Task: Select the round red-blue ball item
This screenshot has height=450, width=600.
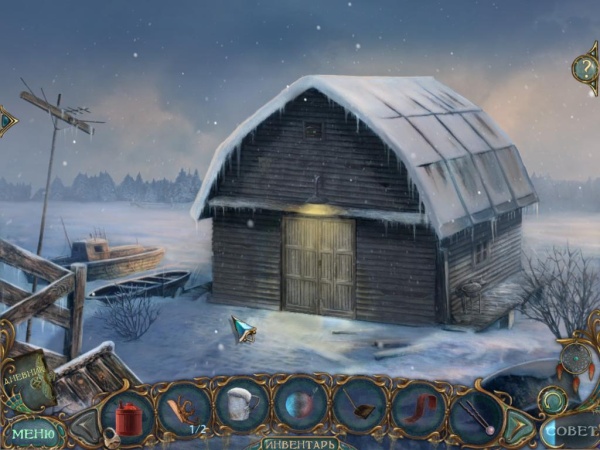Action: 302,410
